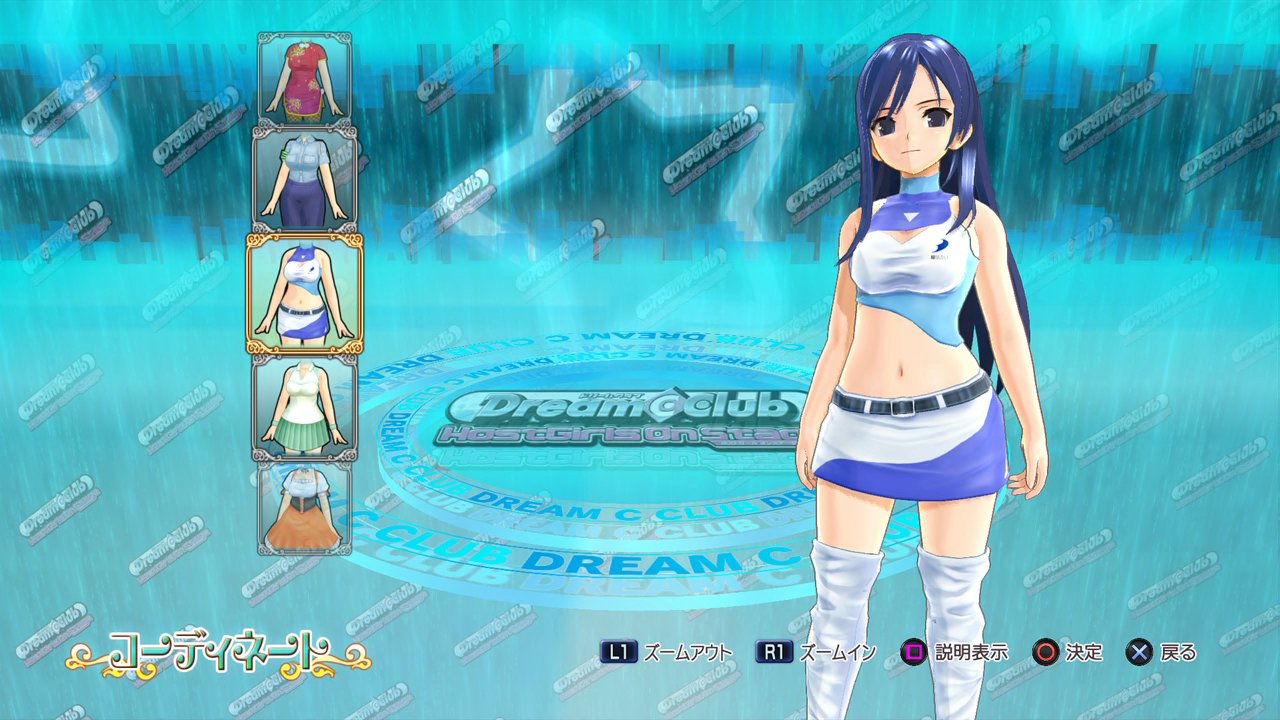The image size is (1280, 720).
Task: Choose the orange skirt outfit thumbnail
Action: click(305, 507)
